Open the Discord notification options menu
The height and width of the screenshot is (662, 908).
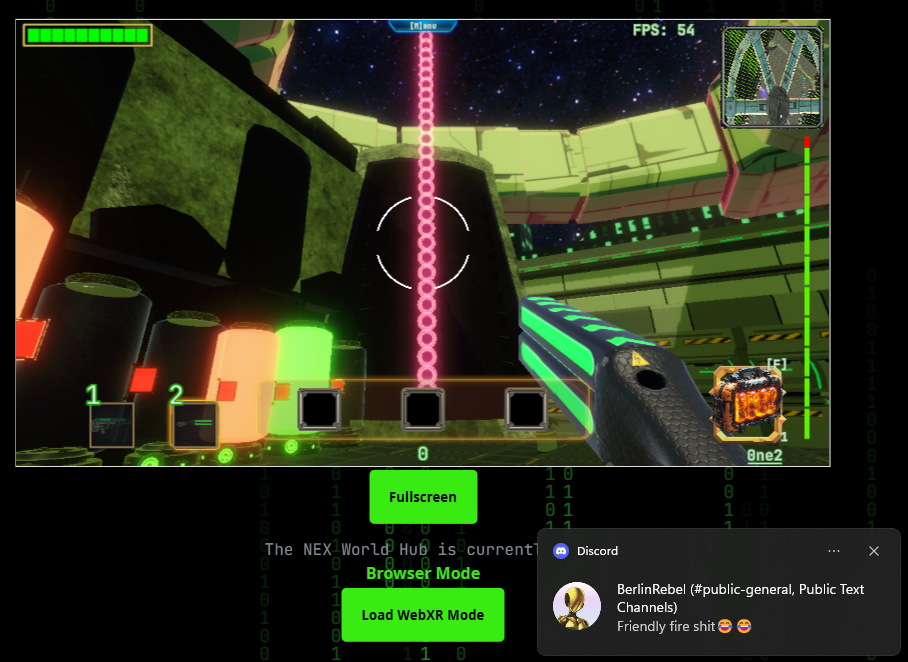(834, 551)
